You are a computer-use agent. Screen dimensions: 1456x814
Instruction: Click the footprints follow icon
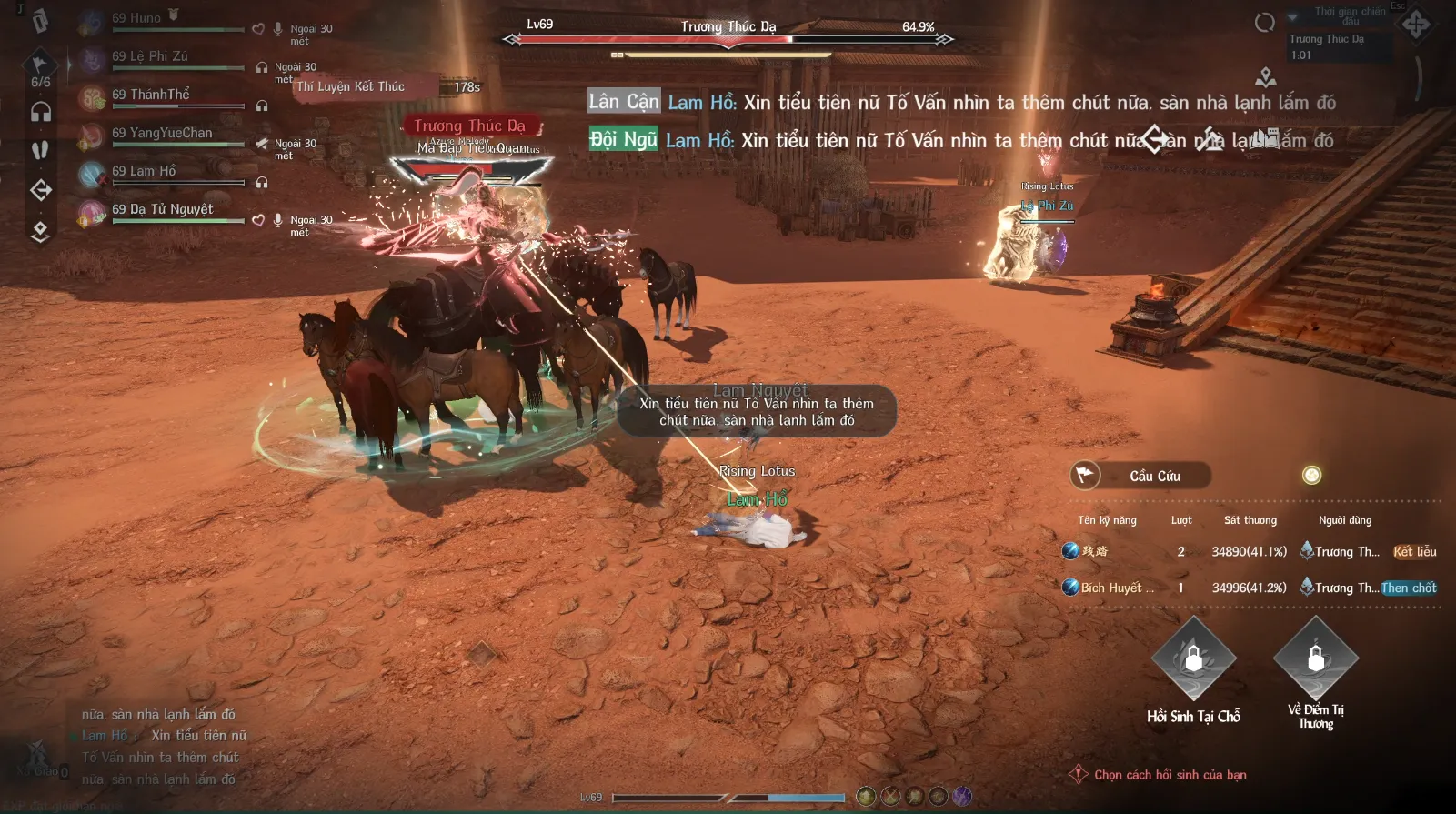coord(40,150)
